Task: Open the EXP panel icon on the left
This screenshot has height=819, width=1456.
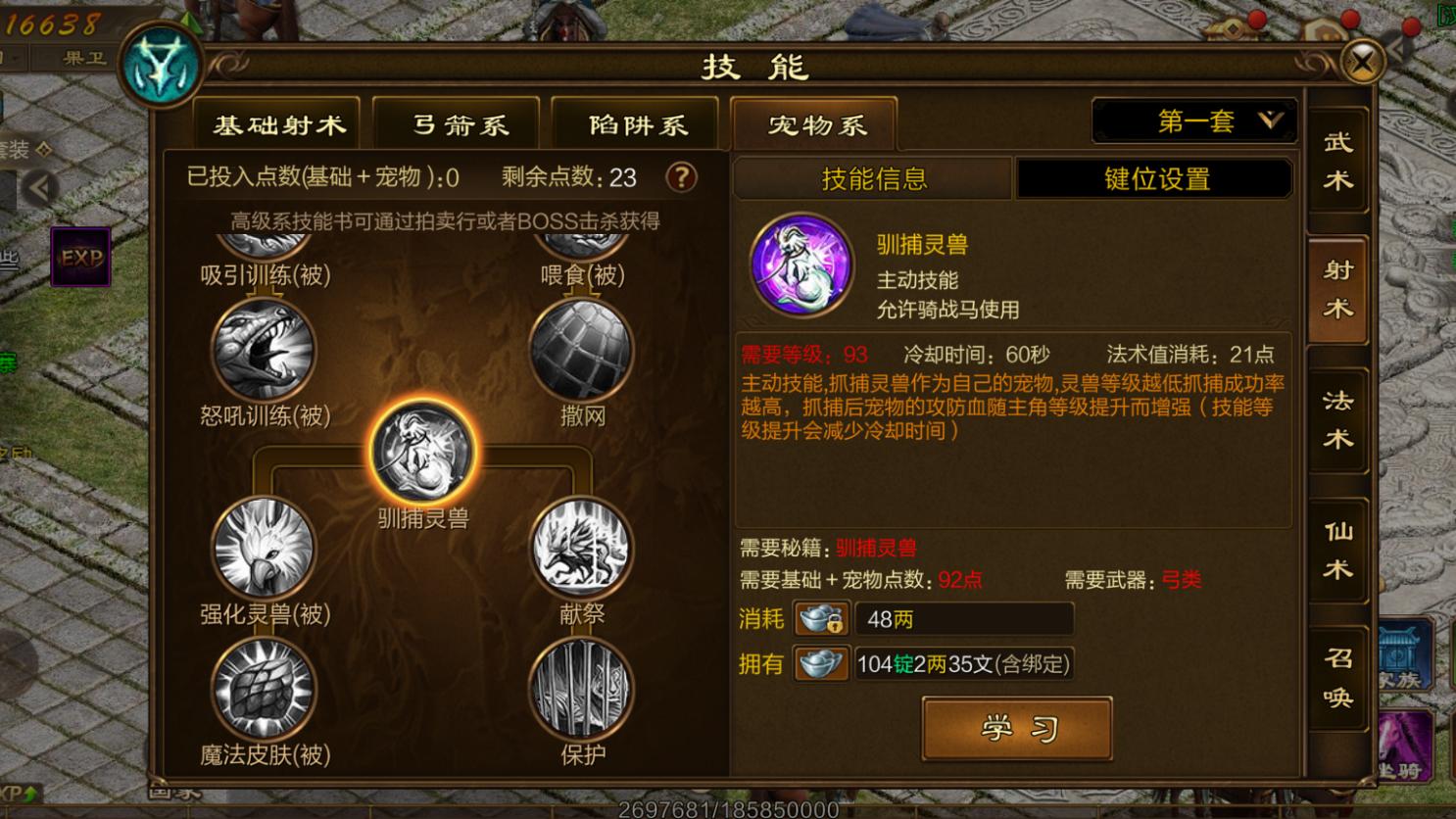Action: click(80, 257)
